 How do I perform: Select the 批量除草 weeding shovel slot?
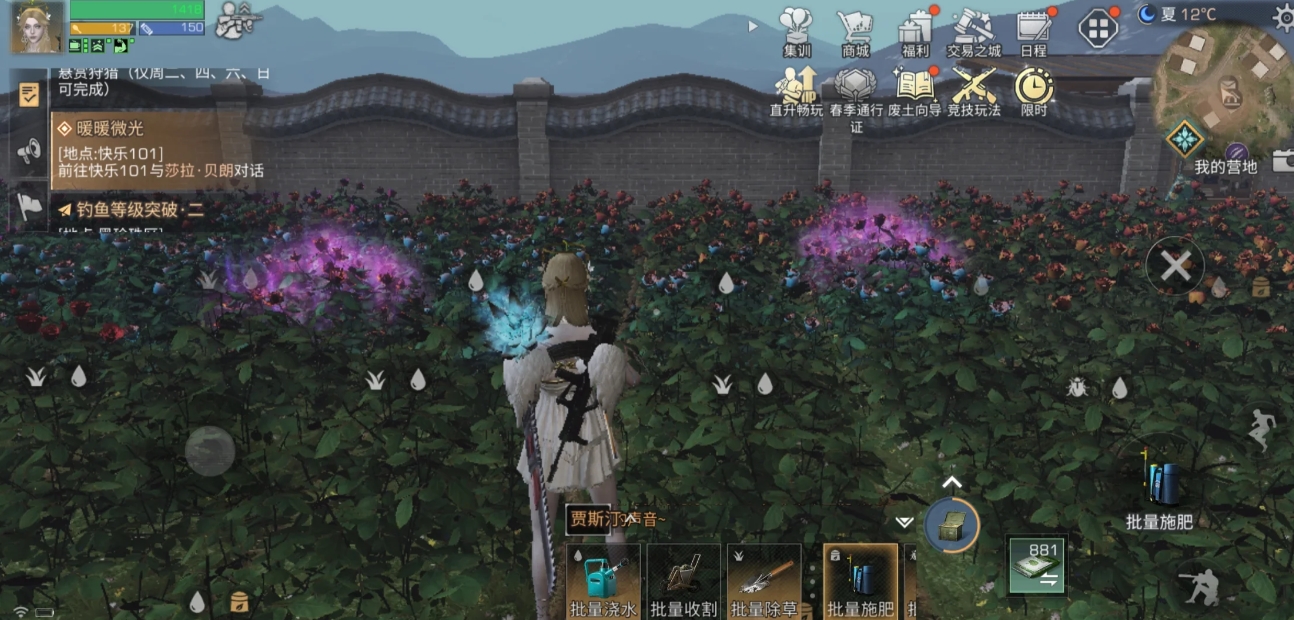(764, 580)
